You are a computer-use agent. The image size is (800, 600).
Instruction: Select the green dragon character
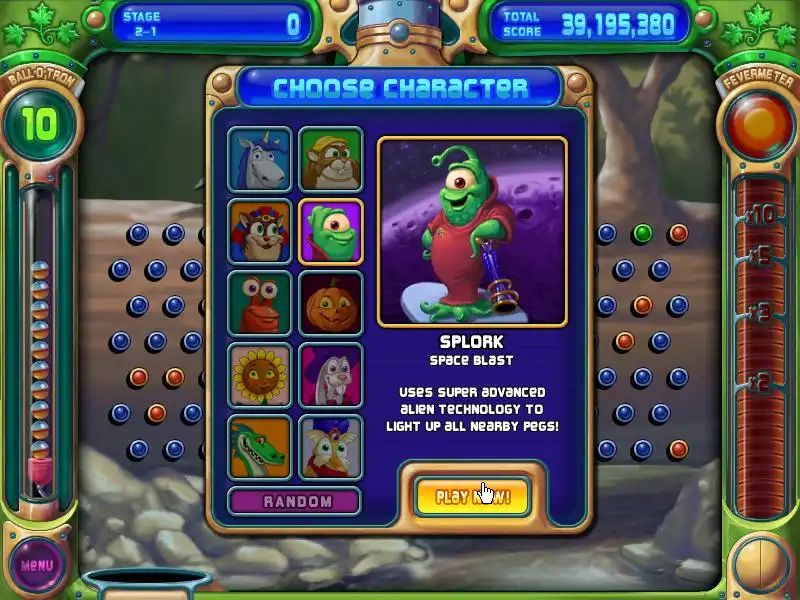(259, 447)
